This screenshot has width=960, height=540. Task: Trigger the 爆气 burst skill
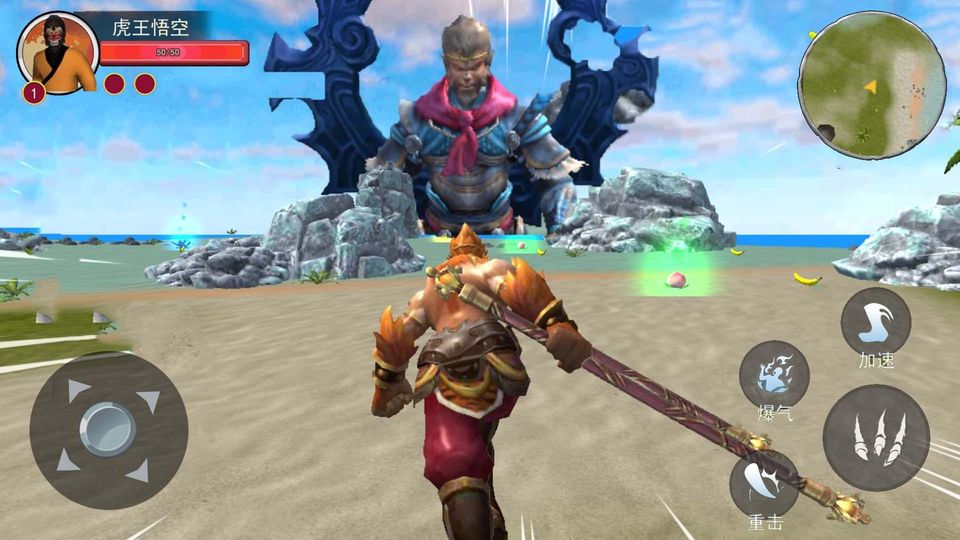coord(773,375)
